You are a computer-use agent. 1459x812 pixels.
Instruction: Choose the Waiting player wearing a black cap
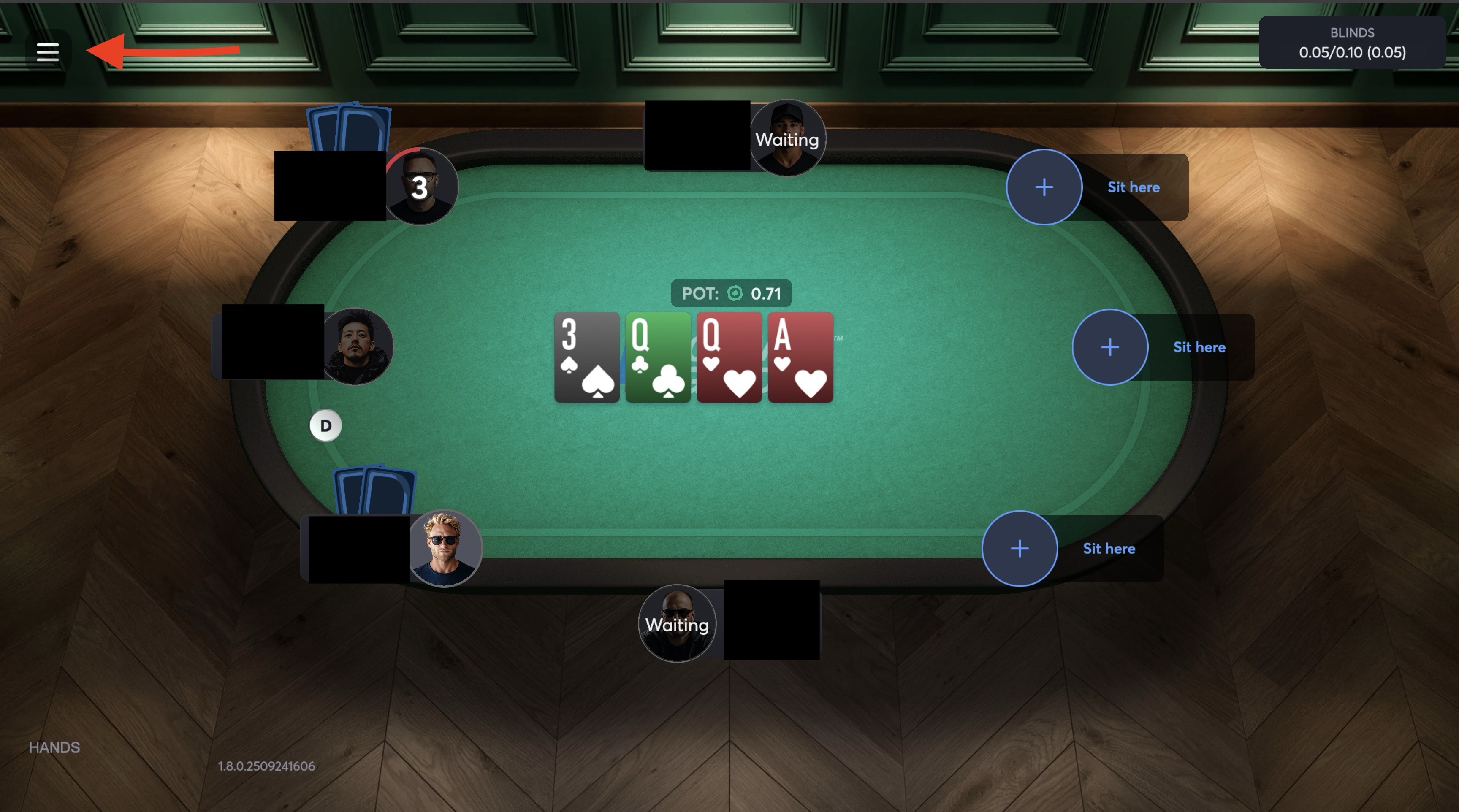[x=787, y=139]
